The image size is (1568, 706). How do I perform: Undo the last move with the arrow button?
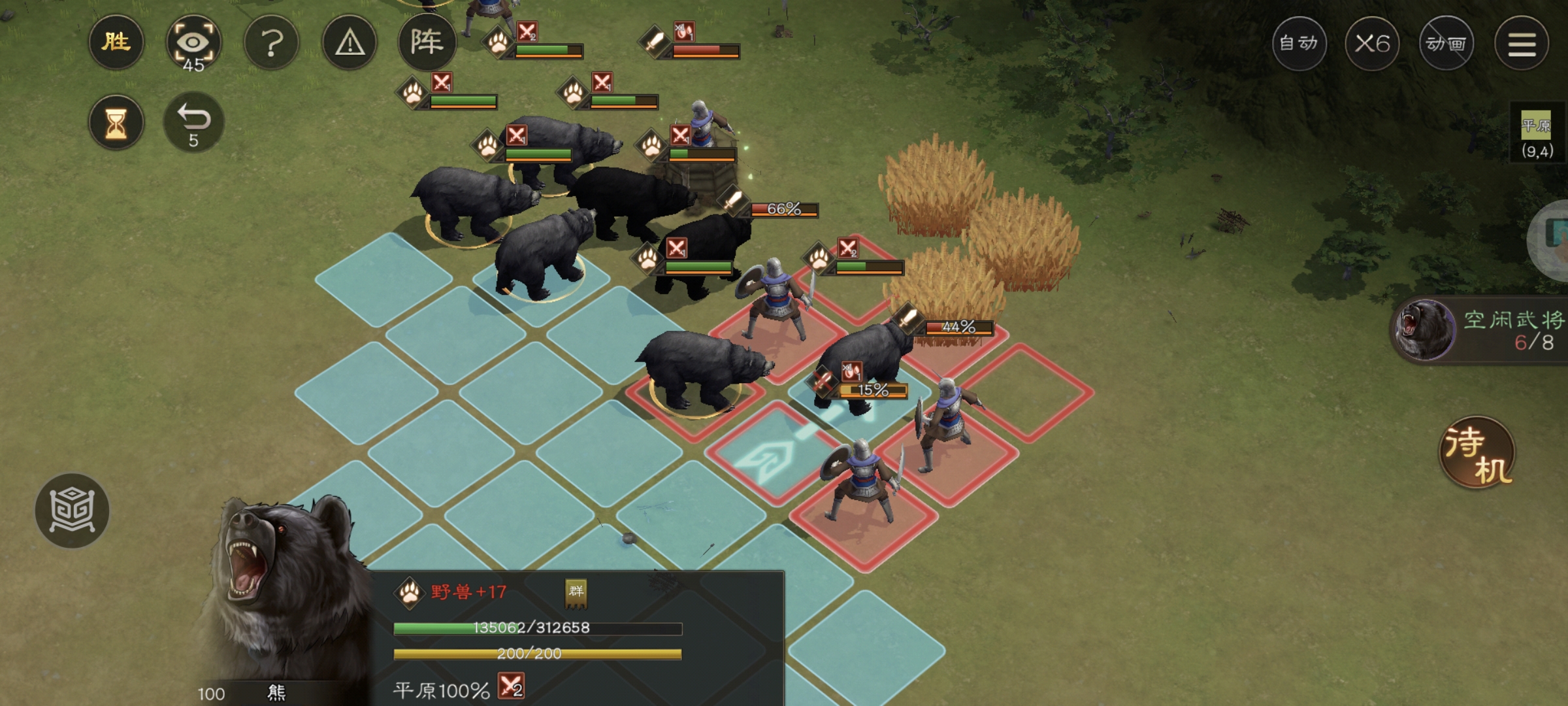(193, 123)
